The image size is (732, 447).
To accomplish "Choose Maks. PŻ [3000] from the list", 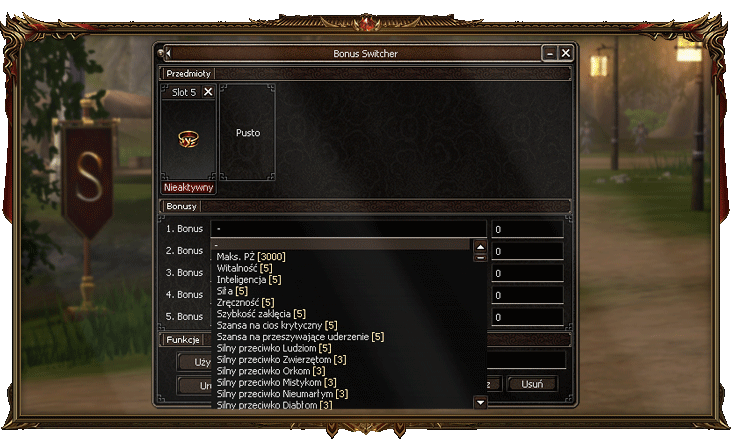I will (x=251, y=256).
